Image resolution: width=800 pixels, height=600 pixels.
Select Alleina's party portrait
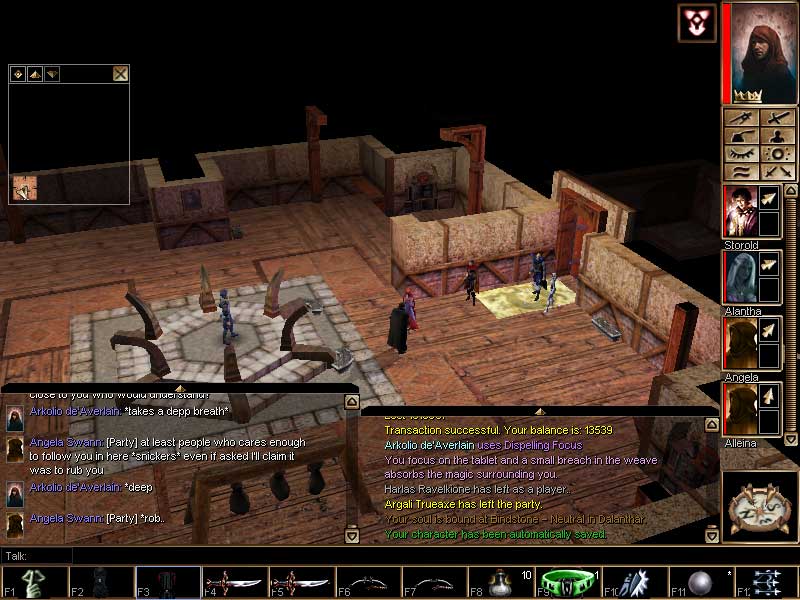click(x=739, y=409)
